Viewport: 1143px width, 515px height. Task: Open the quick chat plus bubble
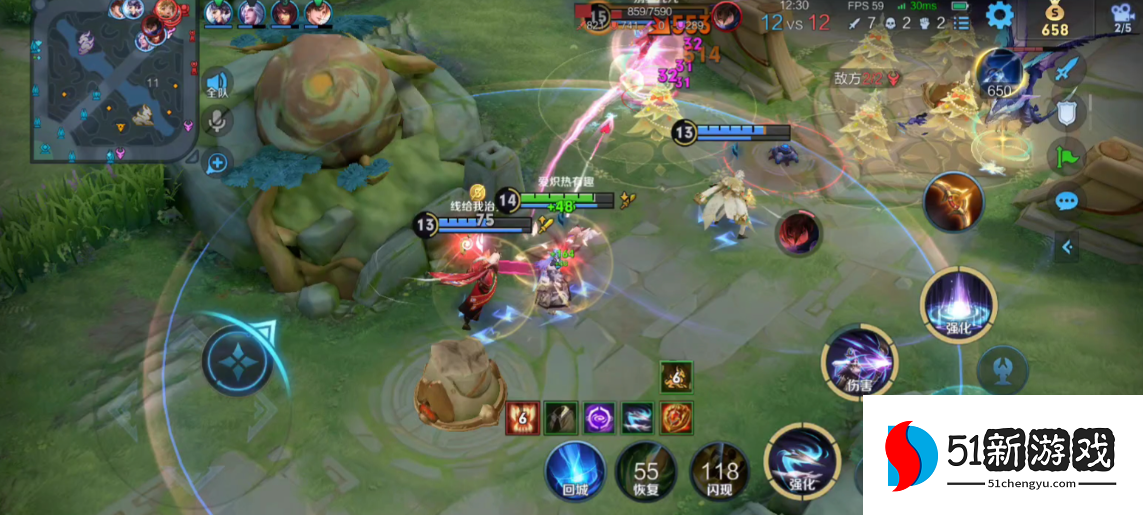tap(217, 161)
